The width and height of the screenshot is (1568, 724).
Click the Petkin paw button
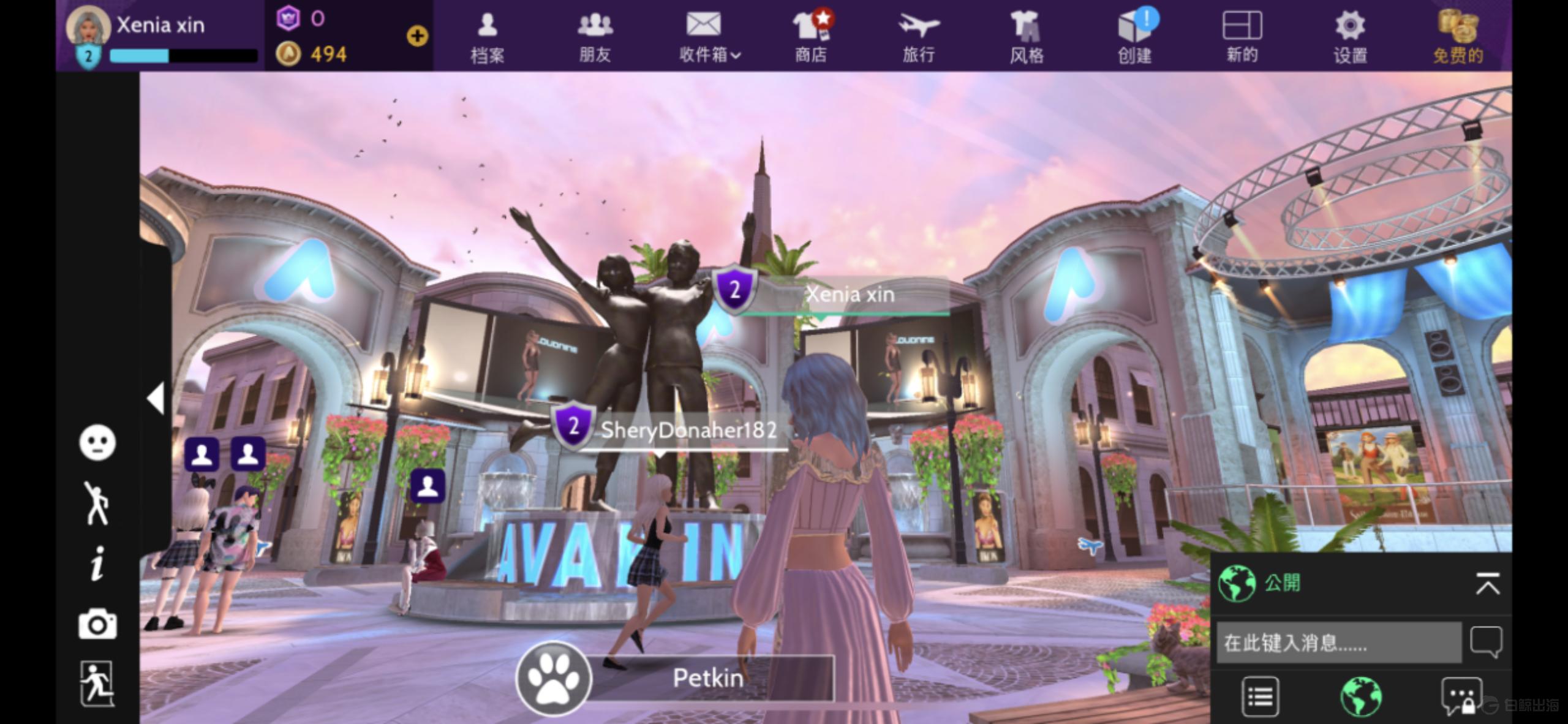554,678
